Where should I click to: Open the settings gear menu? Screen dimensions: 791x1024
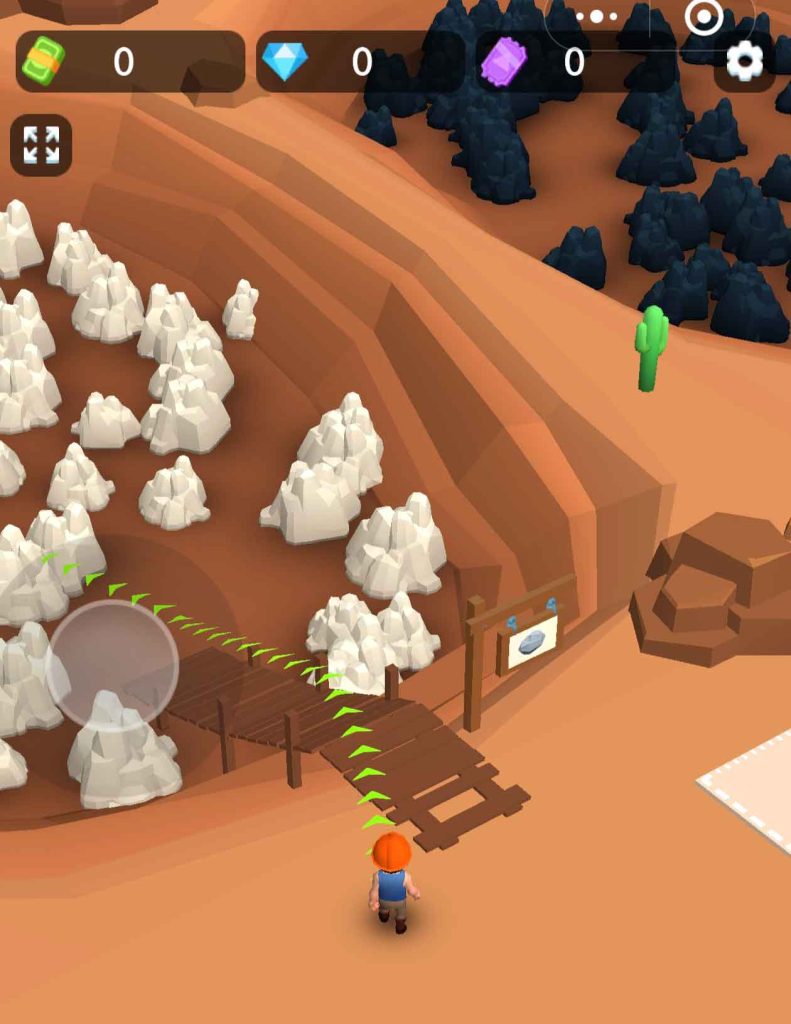(744, 62)
